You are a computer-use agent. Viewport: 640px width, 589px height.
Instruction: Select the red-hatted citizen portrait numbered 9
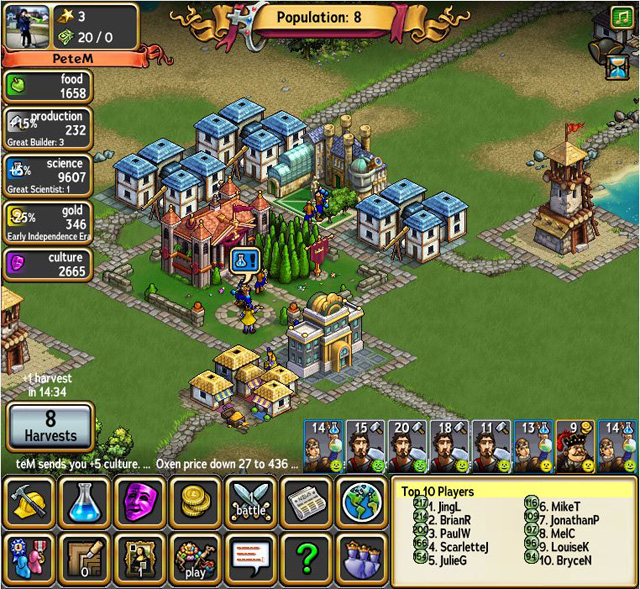tap(575, 446)
